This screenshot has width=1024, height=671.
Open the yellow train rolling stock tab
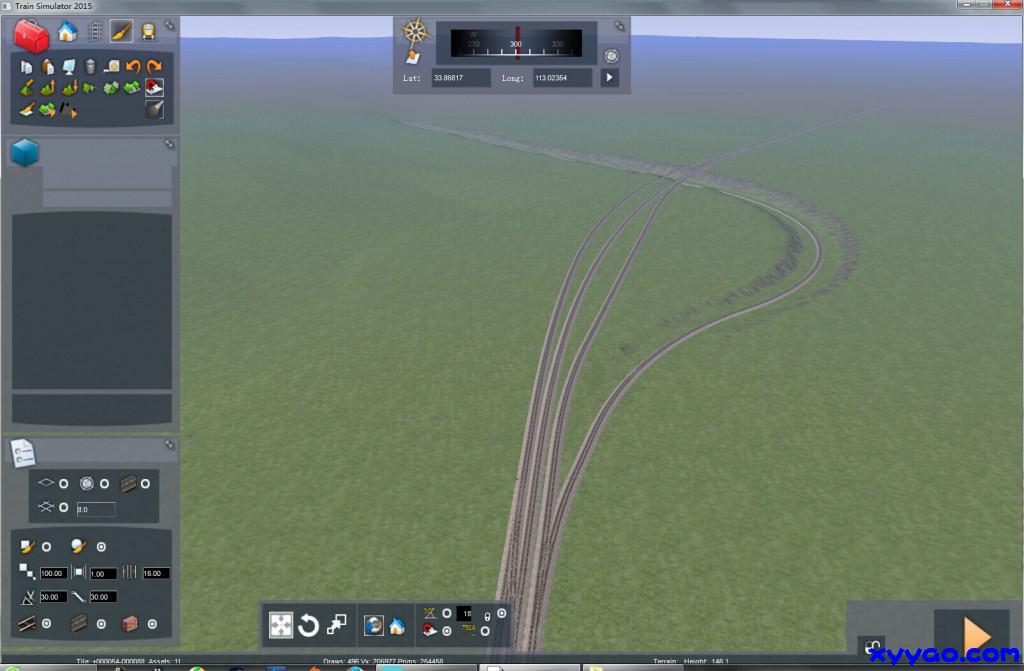[148, 32]
